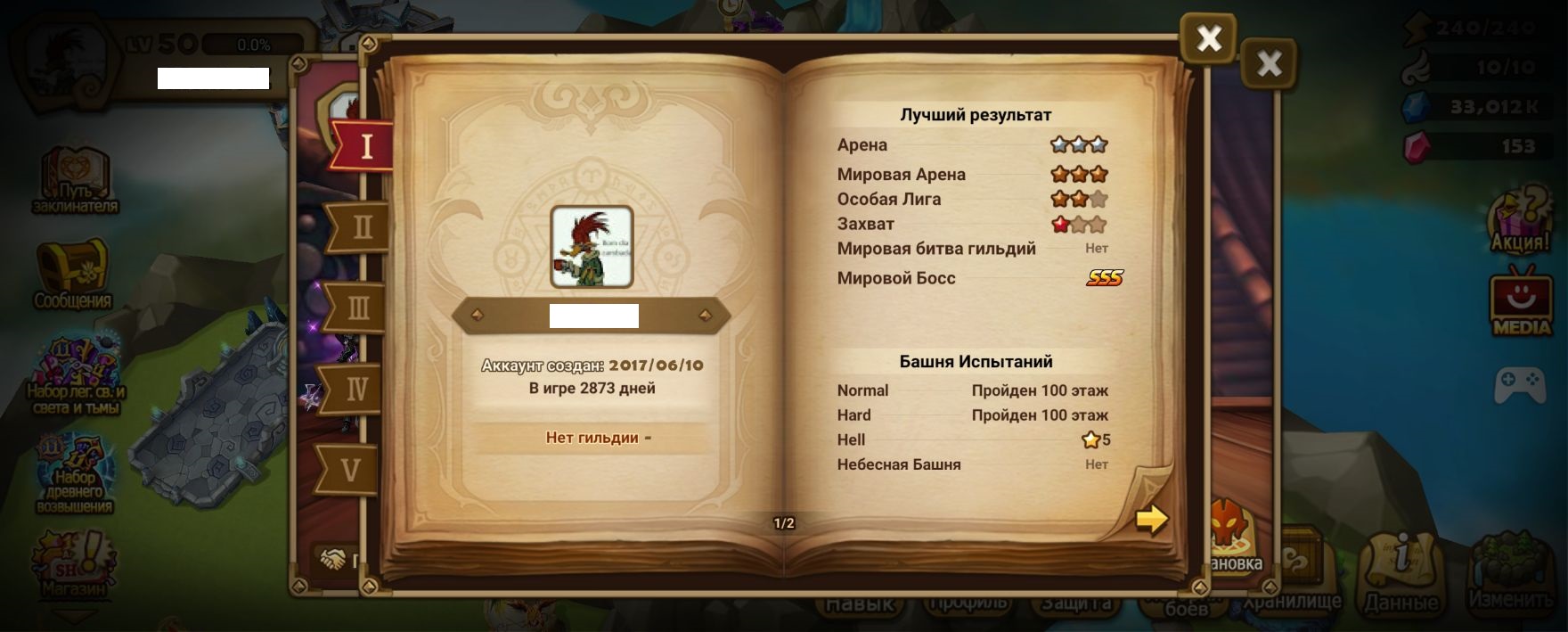Close the rear window with the darker X
1568x632 pixels.
1269,63
